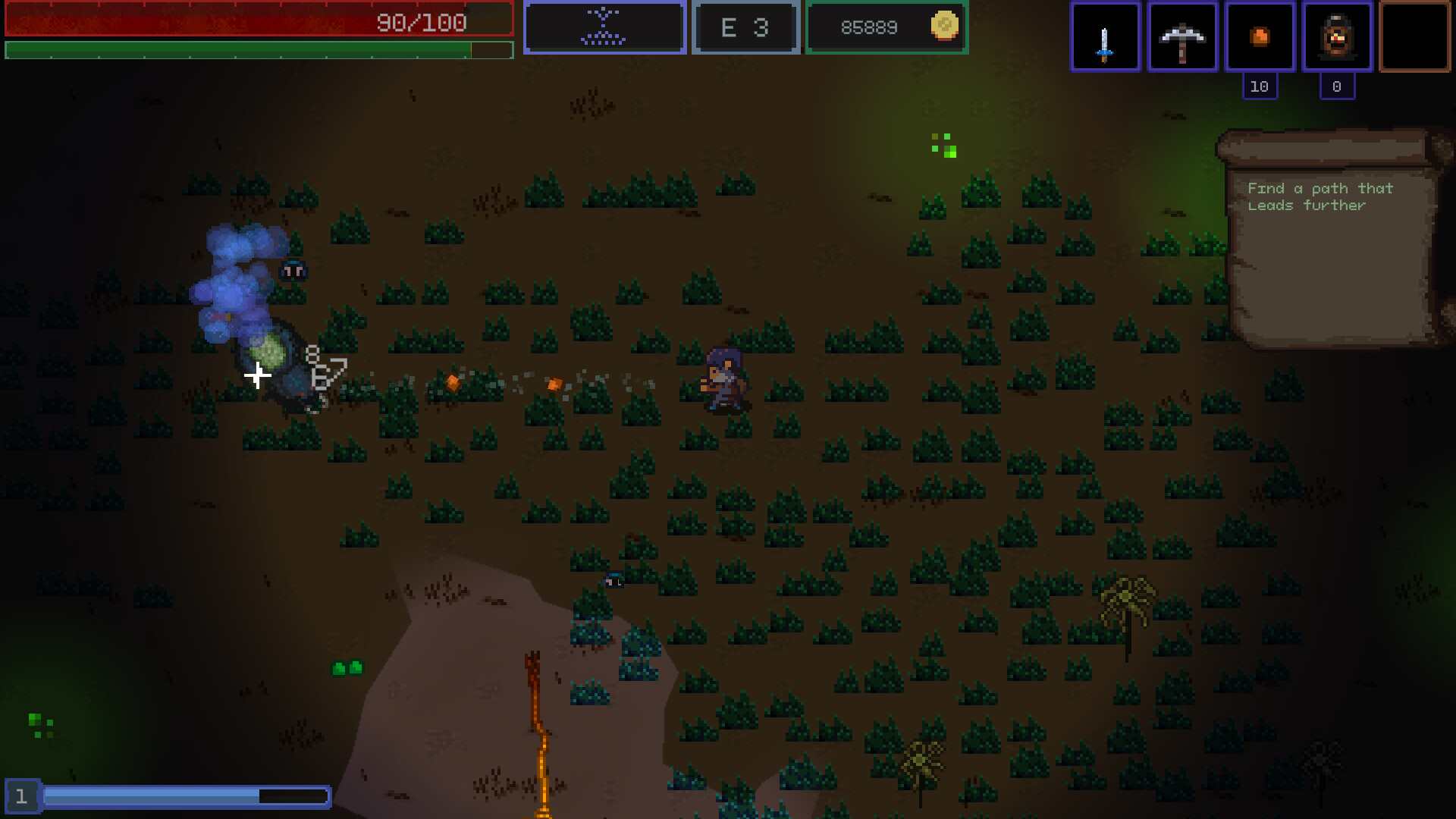This screenshot has height=819, width=1456.
Task: Click the empty bronze hotbar slot
Action: pos(1414,36)
